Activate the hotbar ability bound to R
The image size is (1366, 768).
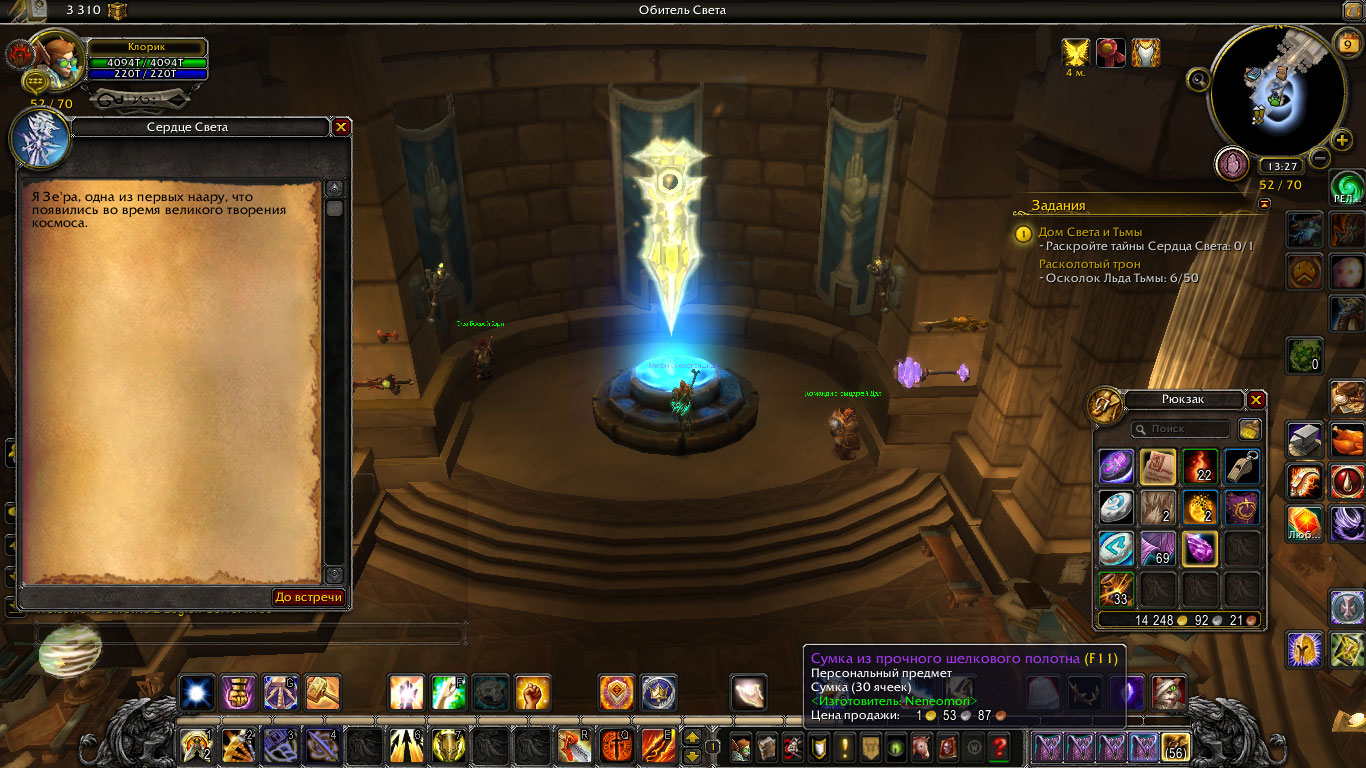(574, 746)
